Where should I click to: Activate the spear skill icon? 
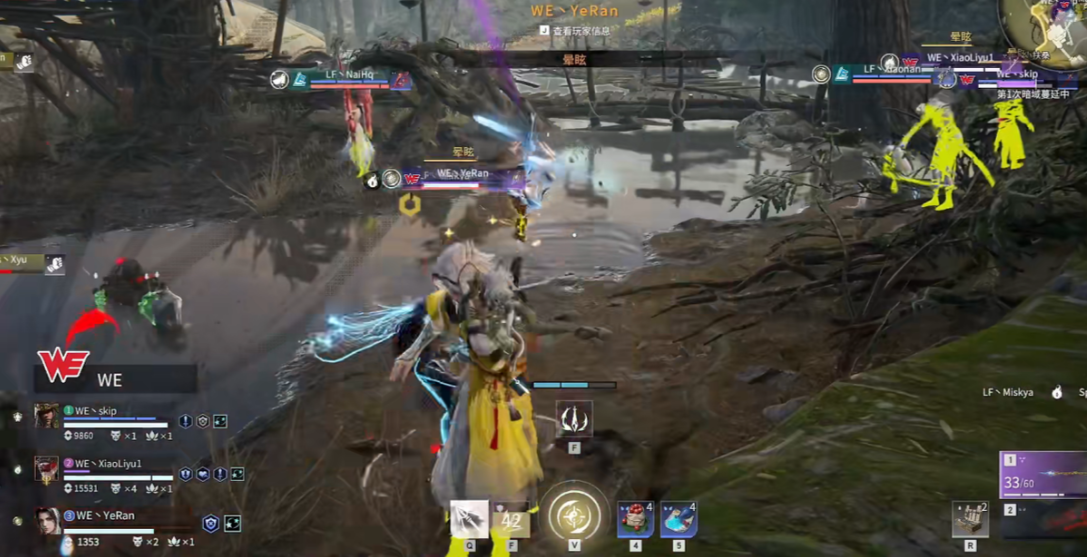pyautogui.click(x=468, y=519)
